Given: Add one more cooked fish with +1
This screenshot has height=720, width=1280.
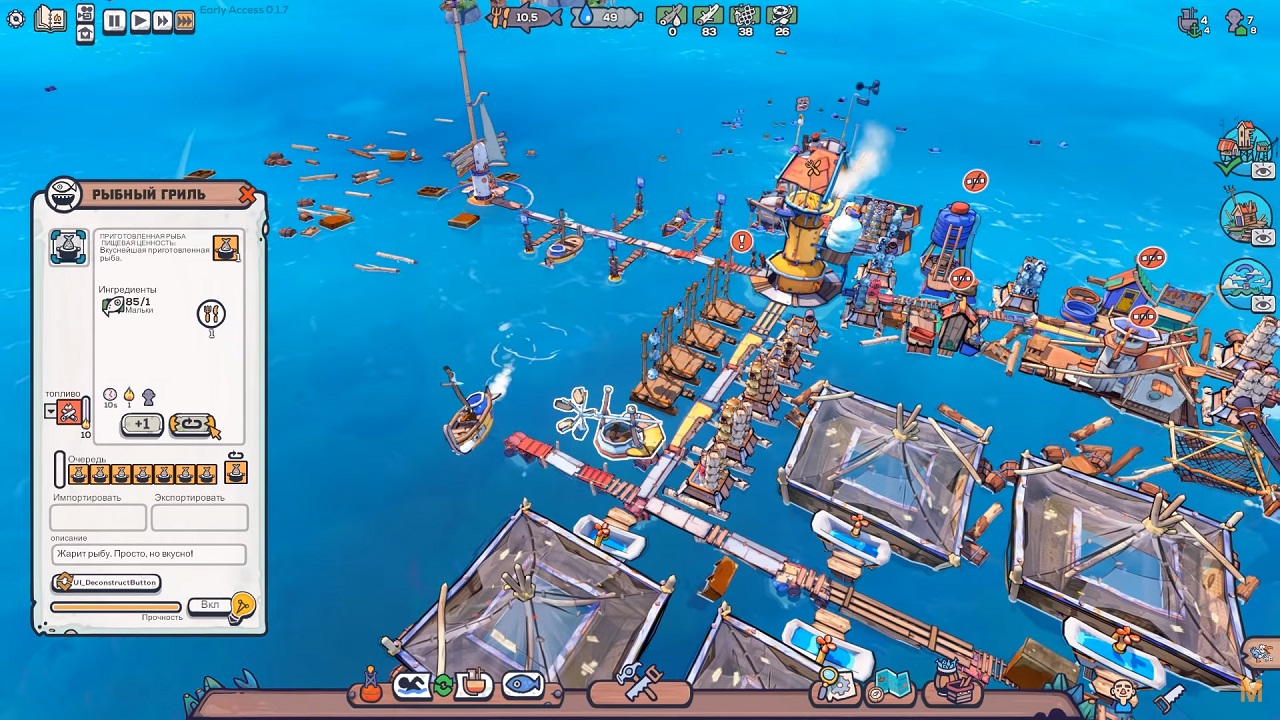Looking at the screenshot, I should [x=142, y=425].
